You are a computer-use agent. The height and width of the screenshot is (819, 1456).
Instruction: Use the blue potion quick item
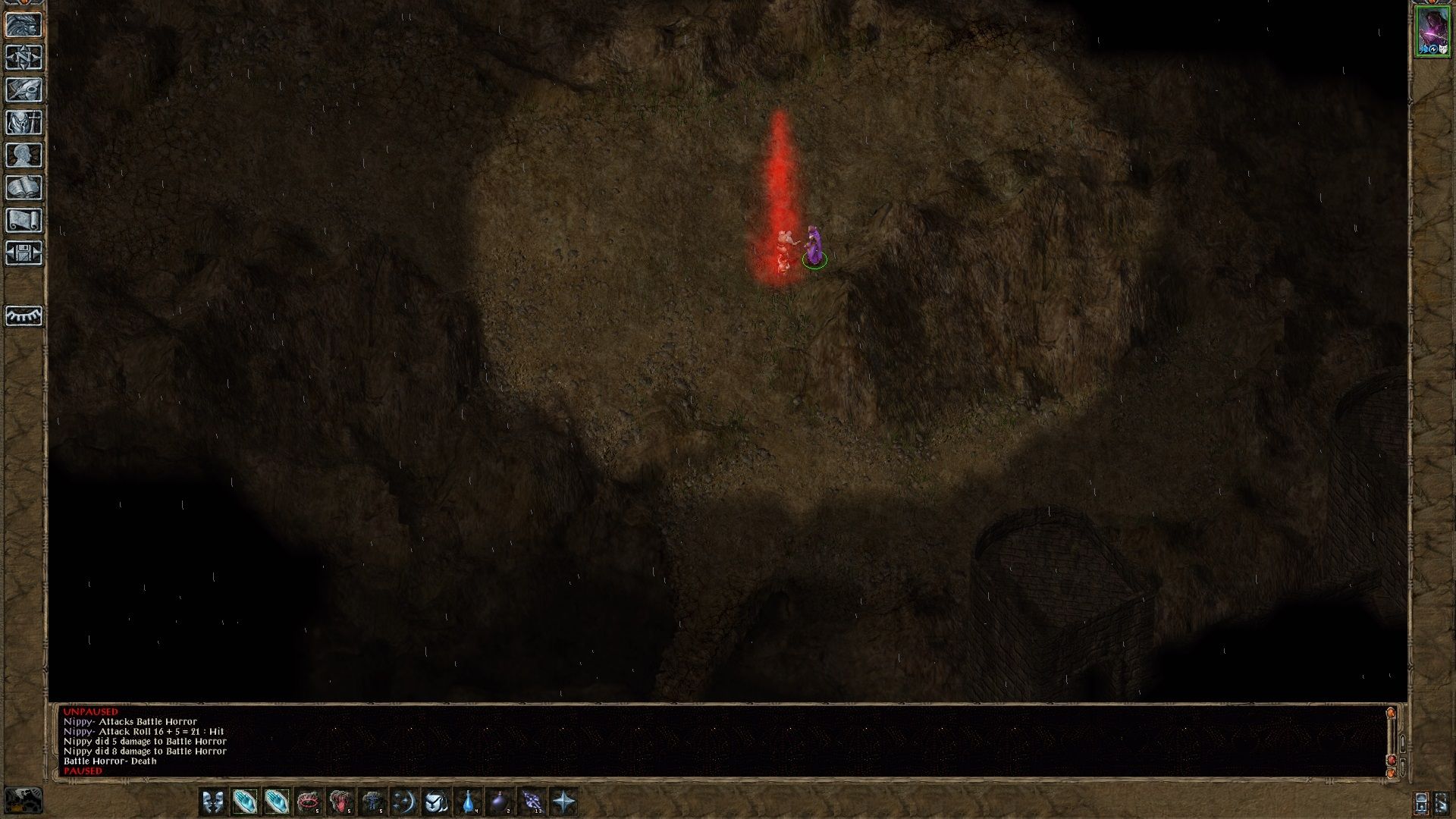pyautogui.click(x=469, y=799)
